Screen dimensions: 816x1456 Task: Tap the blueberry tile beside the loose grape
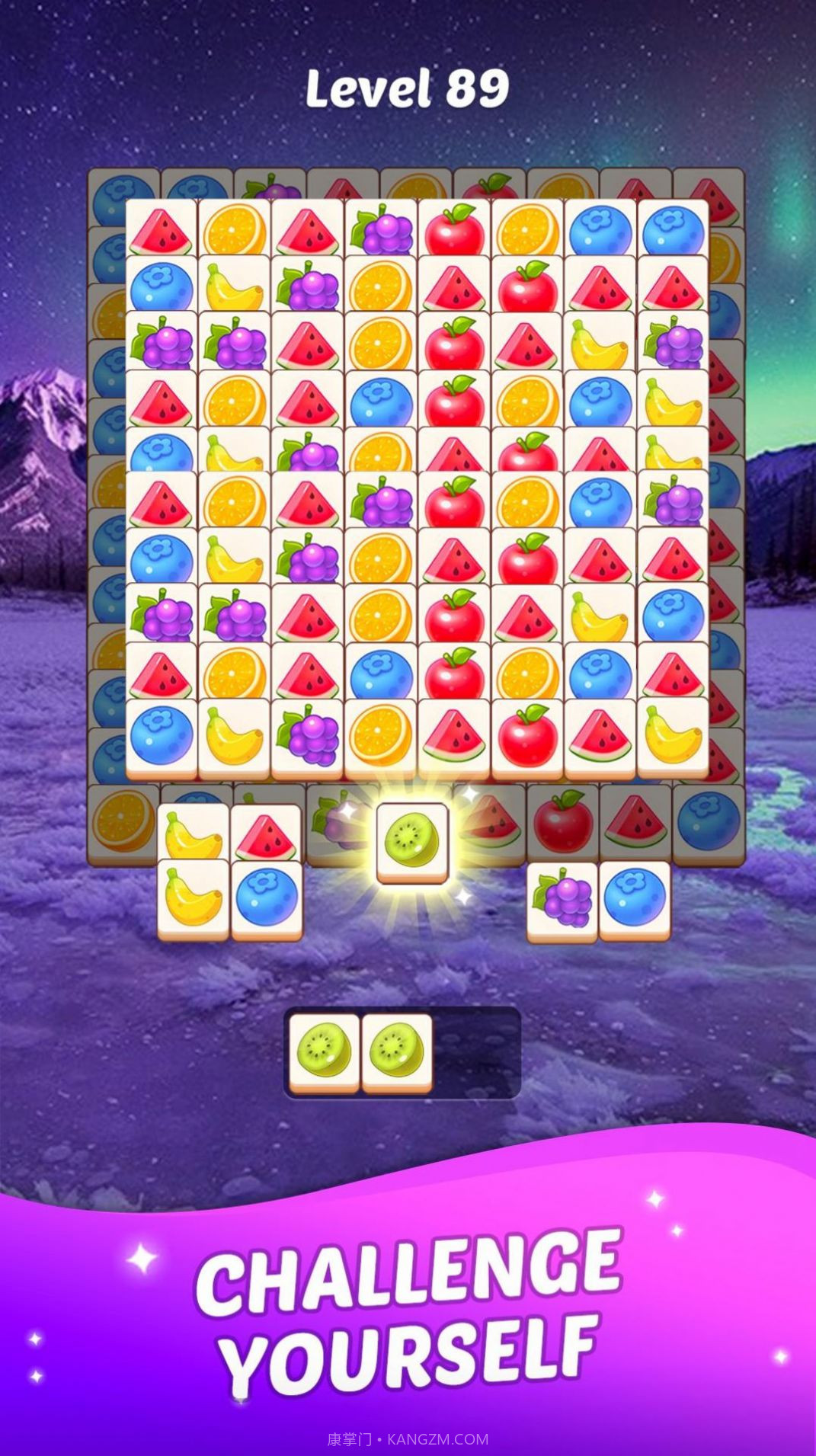click(x=635, y=900)
